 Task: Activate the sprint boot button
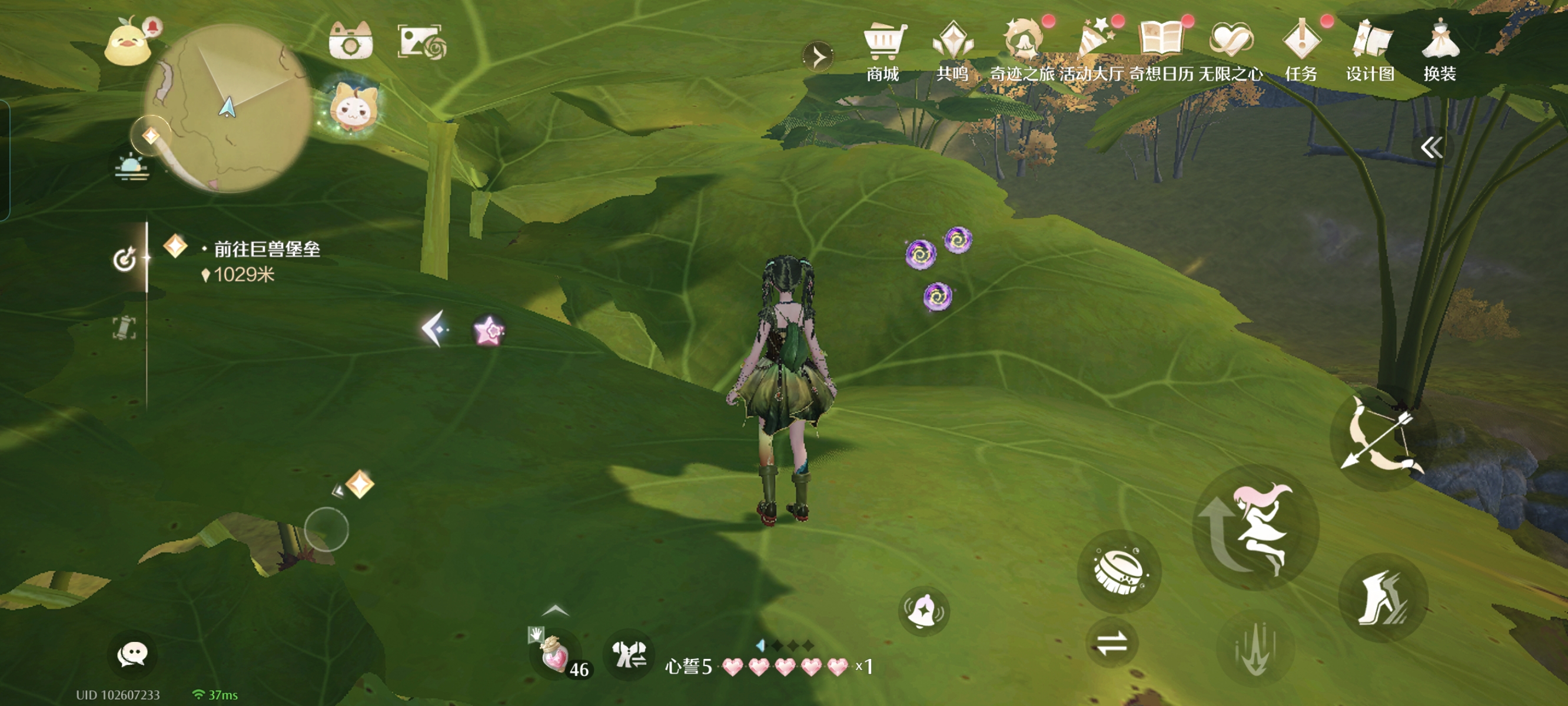1383,598
